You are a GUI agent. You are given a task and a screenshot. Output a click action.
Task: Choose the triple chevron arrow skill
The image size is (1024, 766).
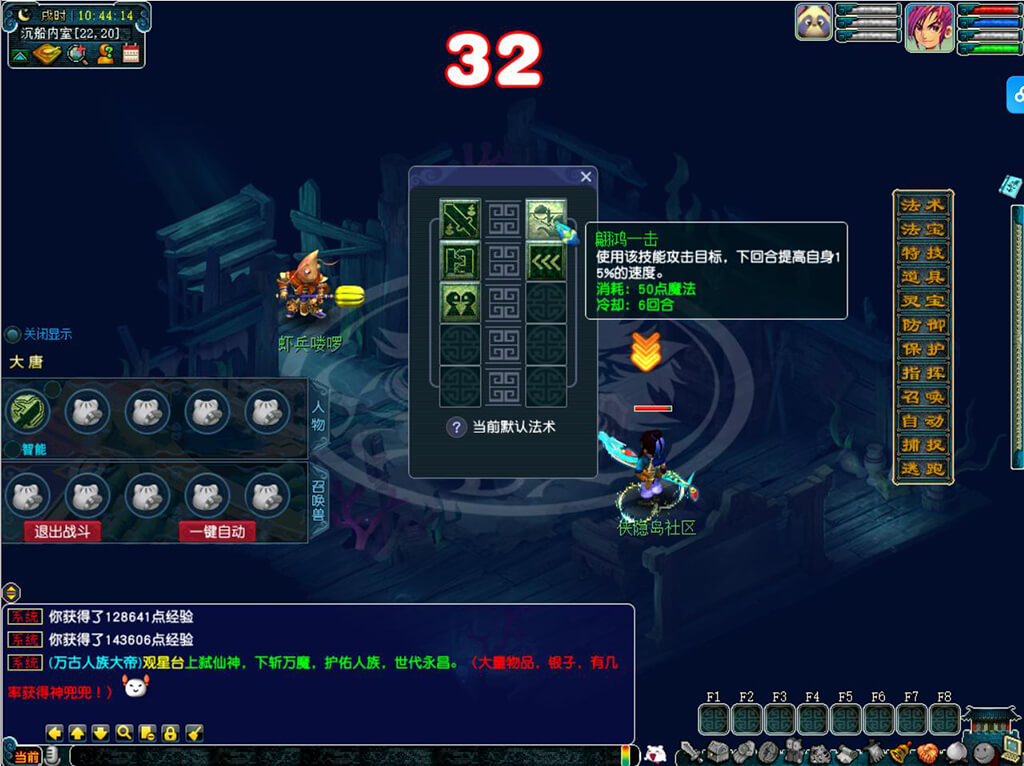[546, 261]
